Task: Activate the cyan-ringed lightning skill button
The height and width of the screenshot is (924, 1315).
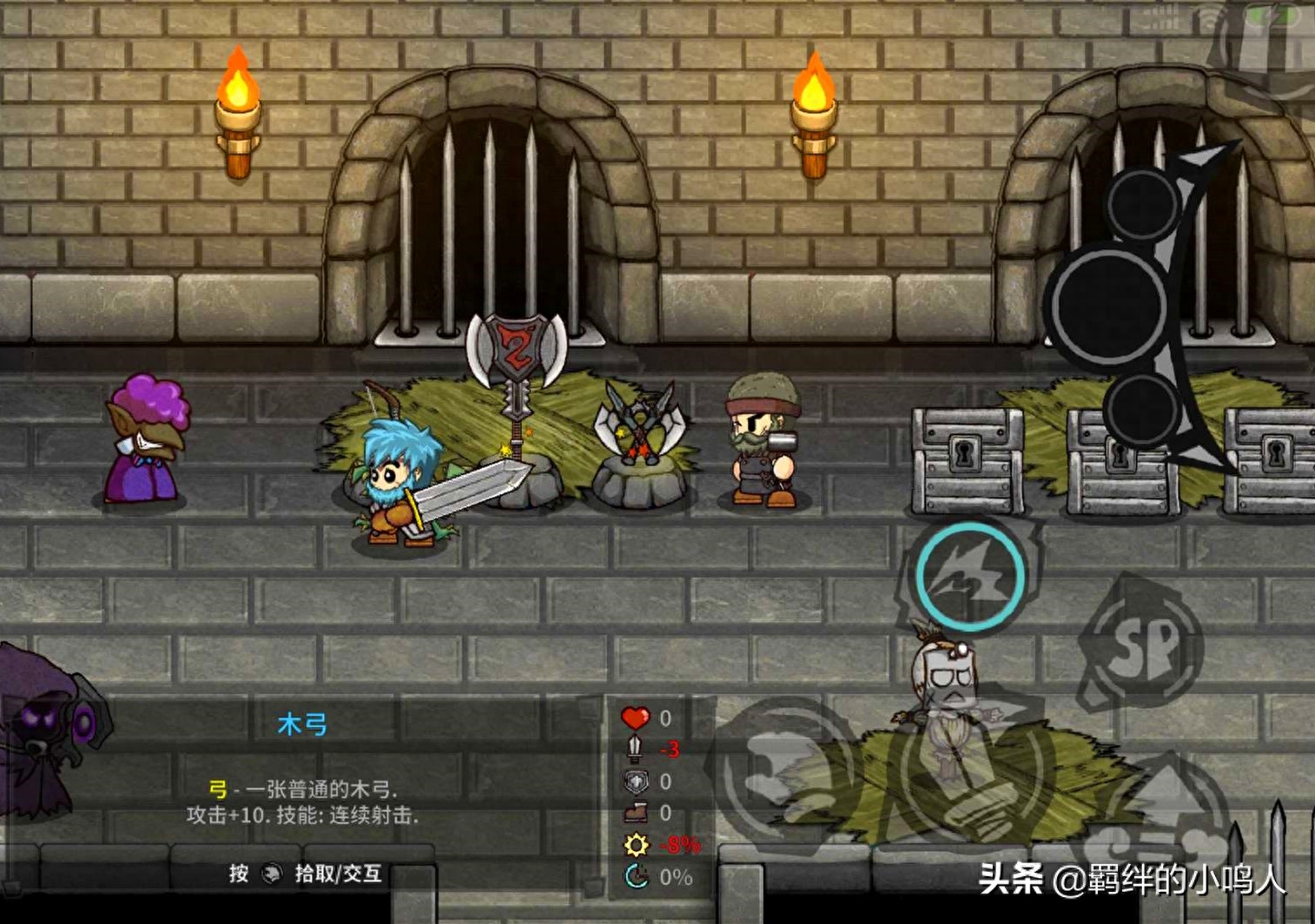Action: (969, 575)
